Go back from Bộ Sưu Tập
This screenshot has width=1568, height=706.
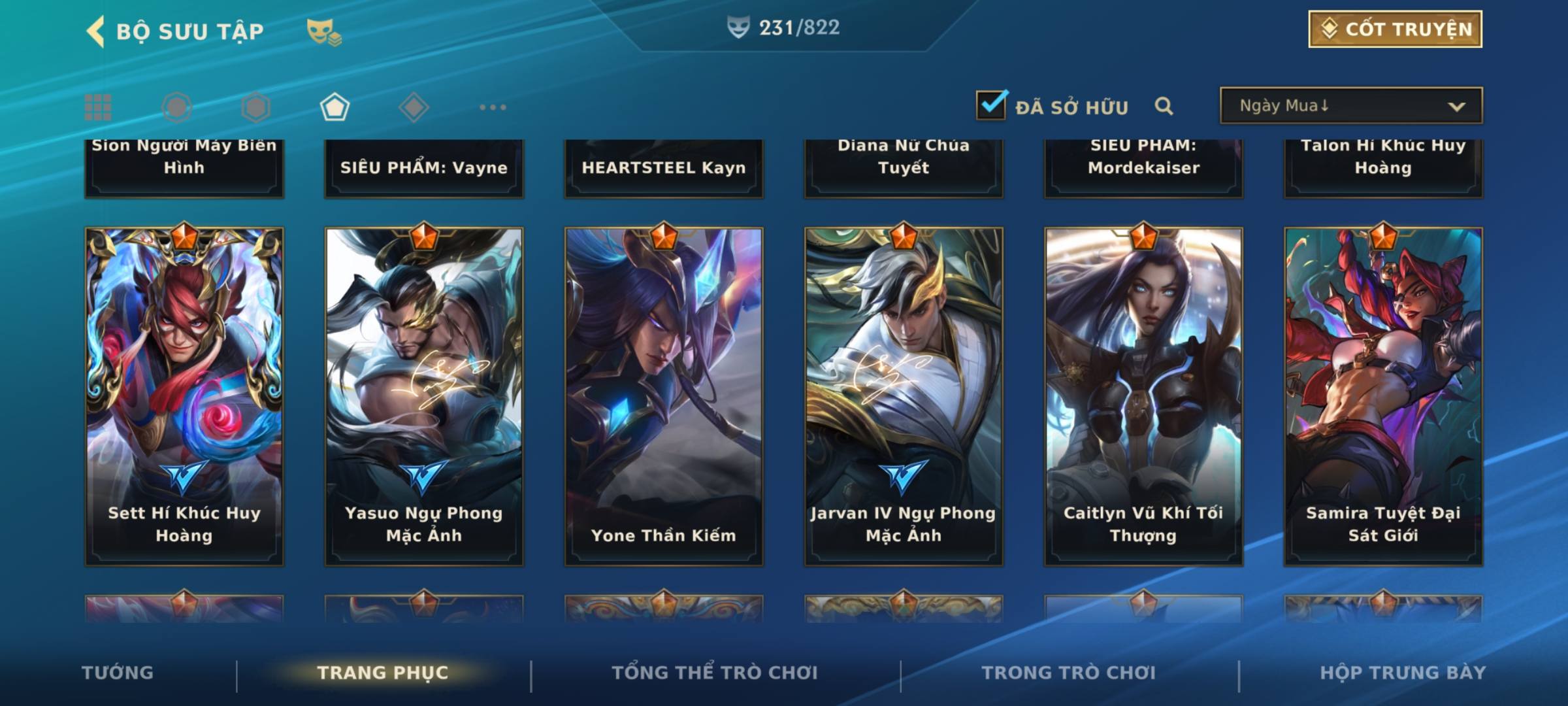coord(96,31)
